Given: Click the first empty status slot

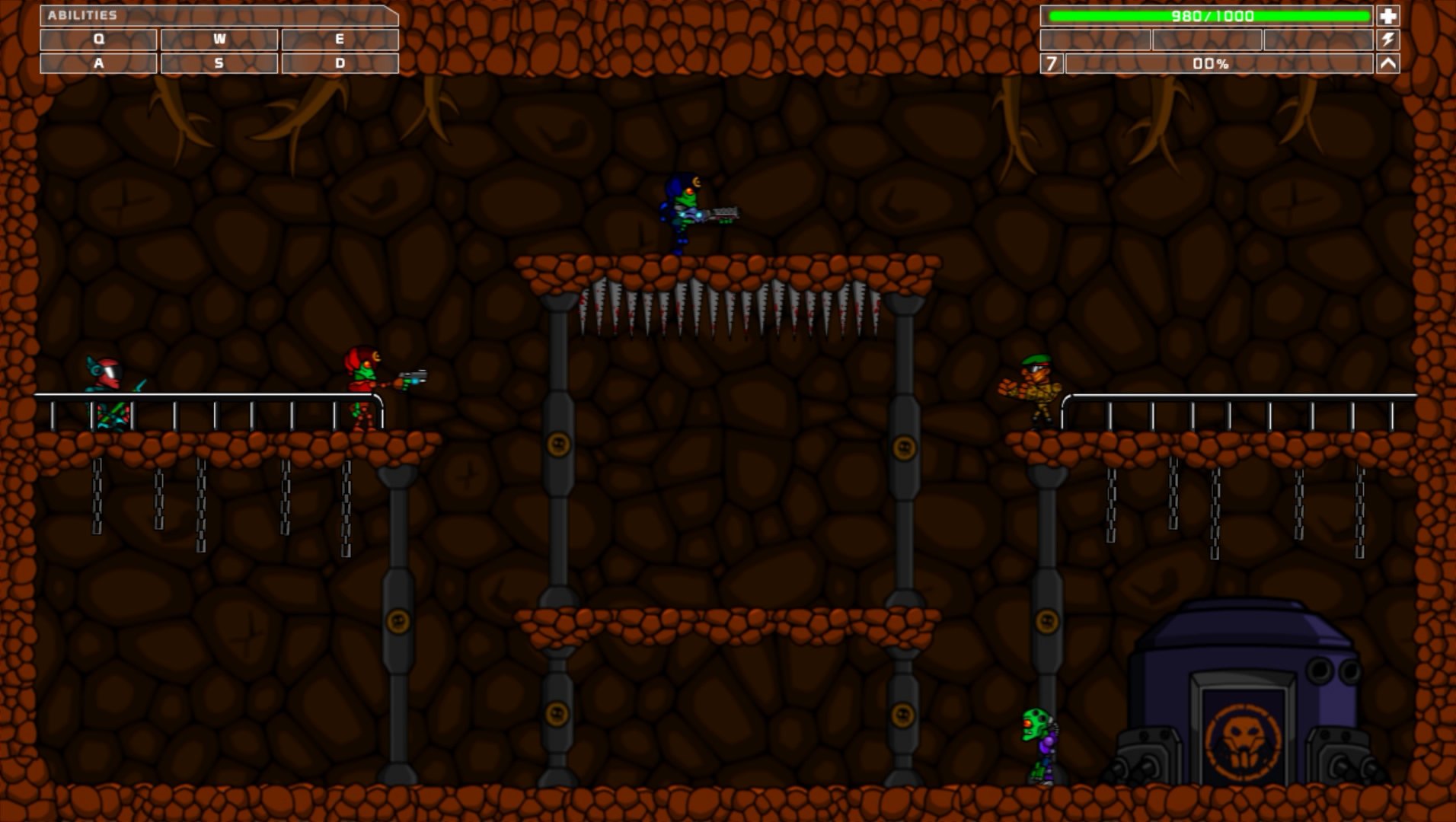Looking at the screenshot, I should coord(1095,40).
